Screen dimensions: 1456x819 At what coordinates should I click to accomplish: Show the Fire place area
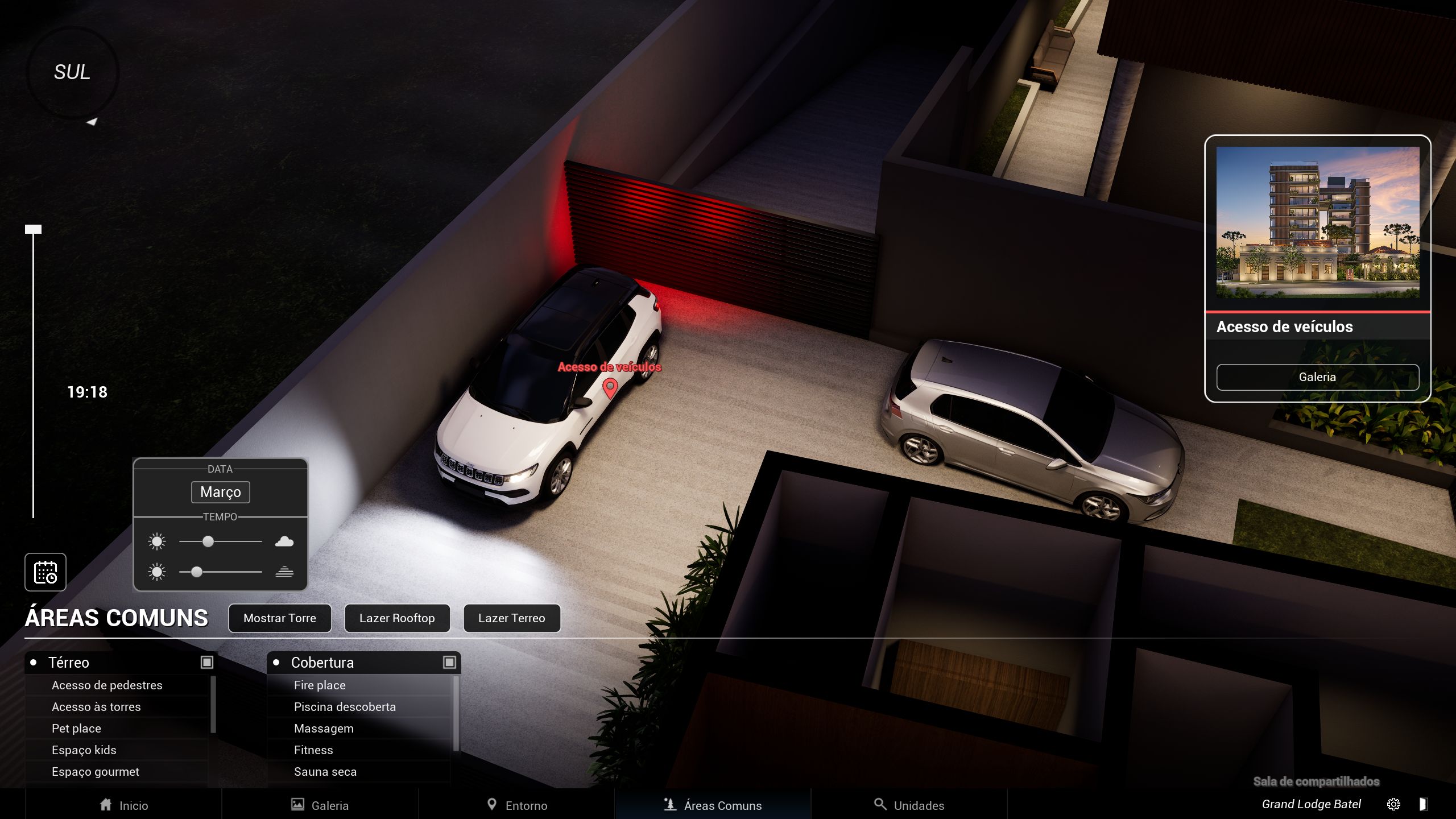click(x=320, y=685)
